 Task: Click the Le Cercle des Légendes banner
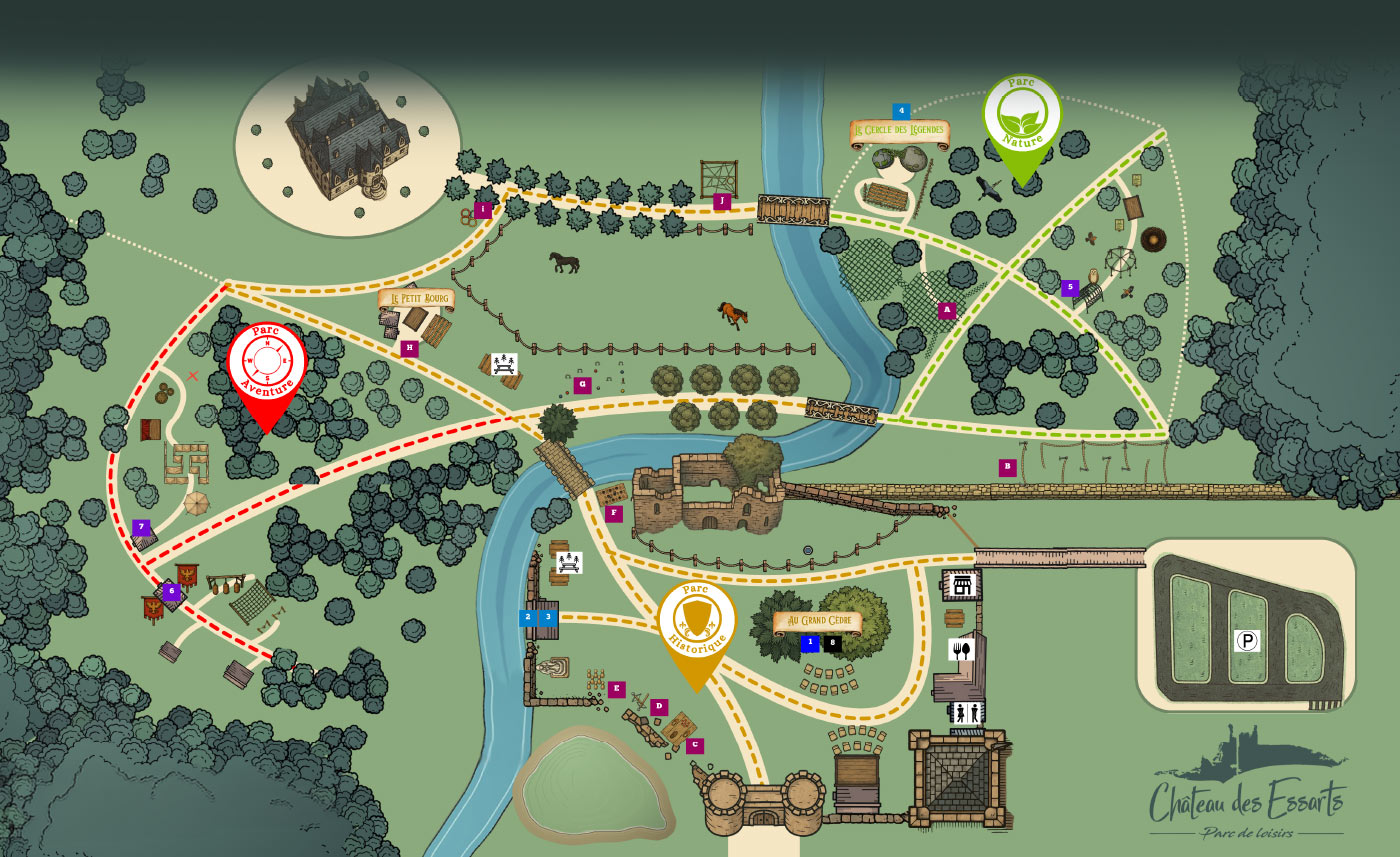pos(899,132)
